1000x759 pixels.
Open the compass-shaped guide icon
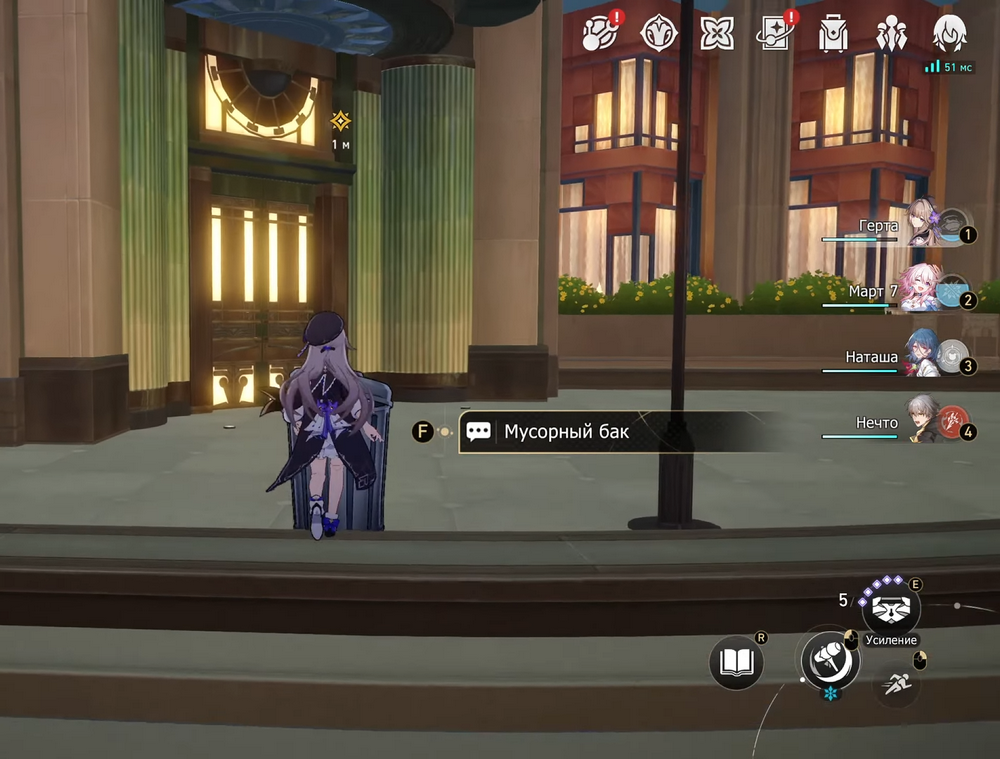(x=659, y=33)
